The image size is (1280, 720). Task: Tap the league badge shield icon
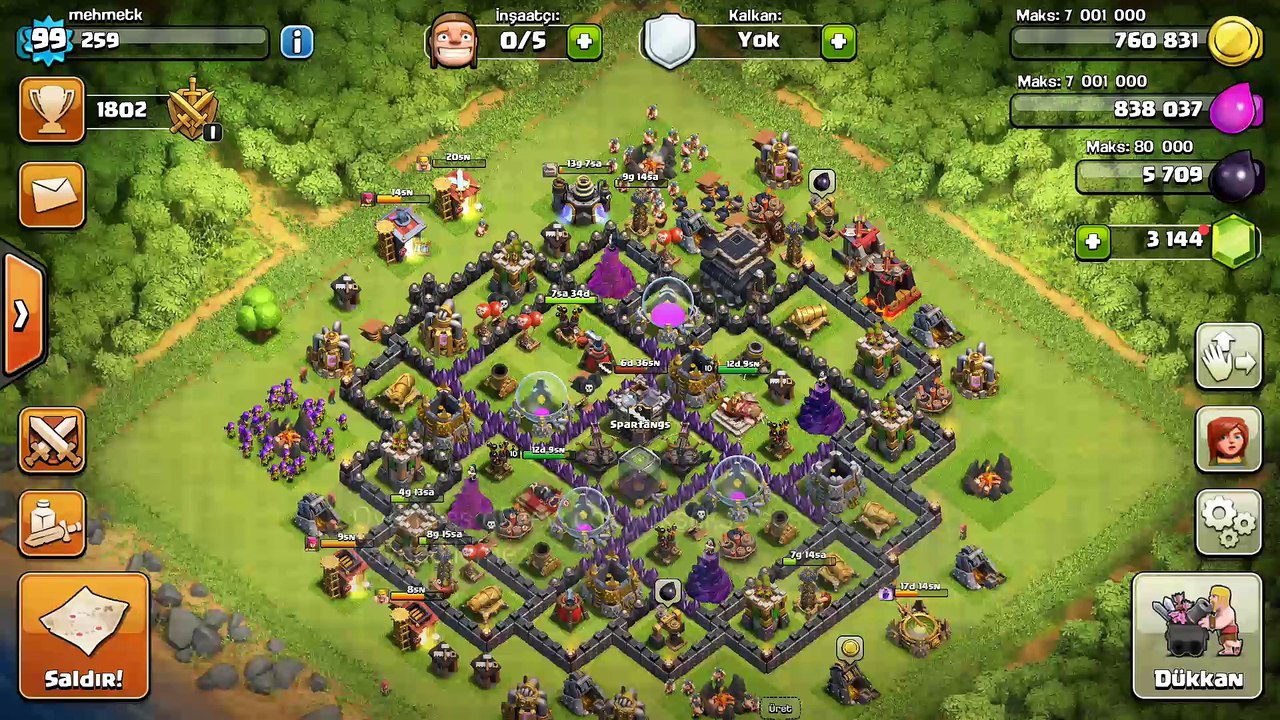[x=193, y=108]
